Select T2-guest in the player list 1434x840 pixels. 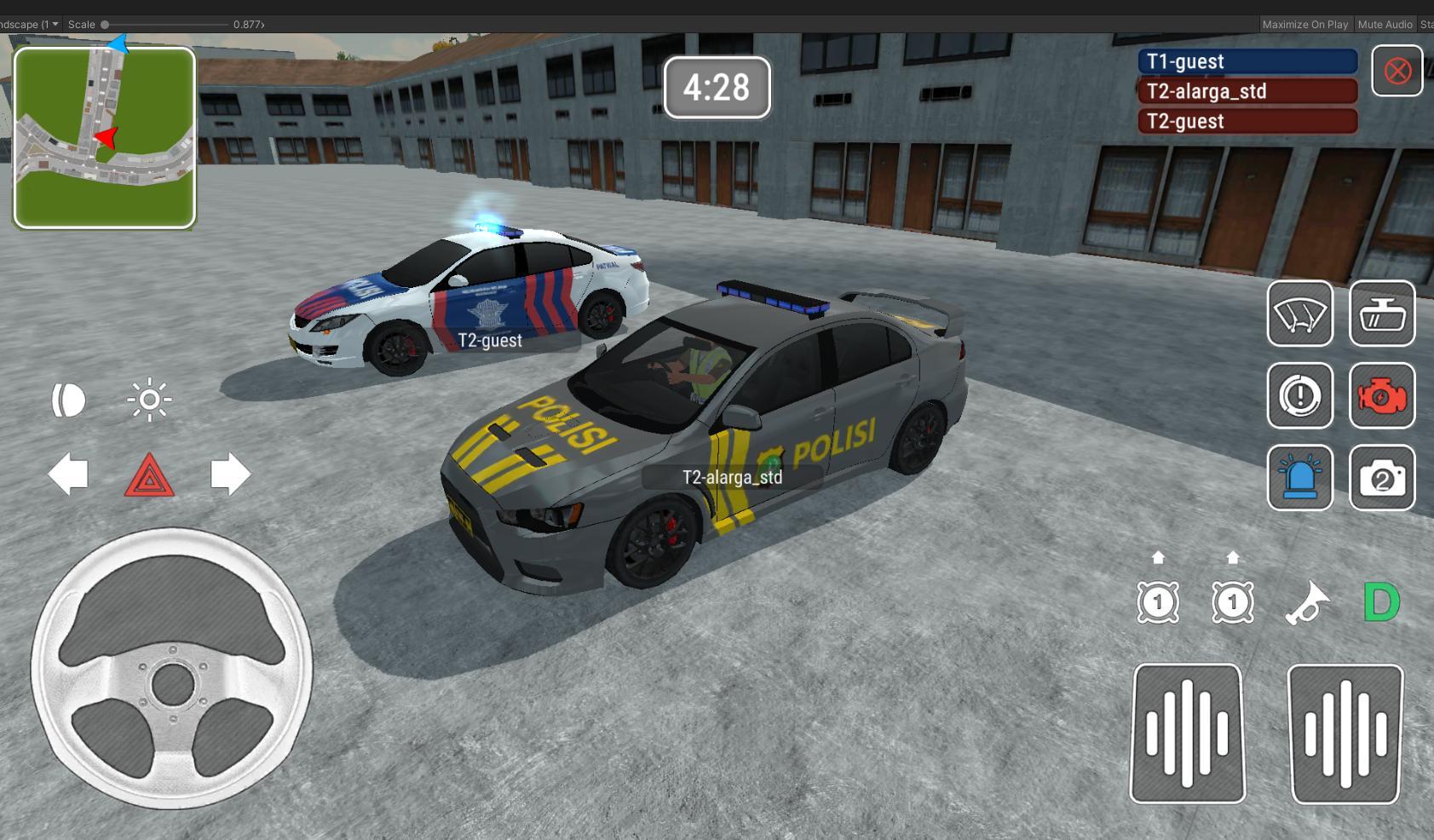(x=1247, y=121)
